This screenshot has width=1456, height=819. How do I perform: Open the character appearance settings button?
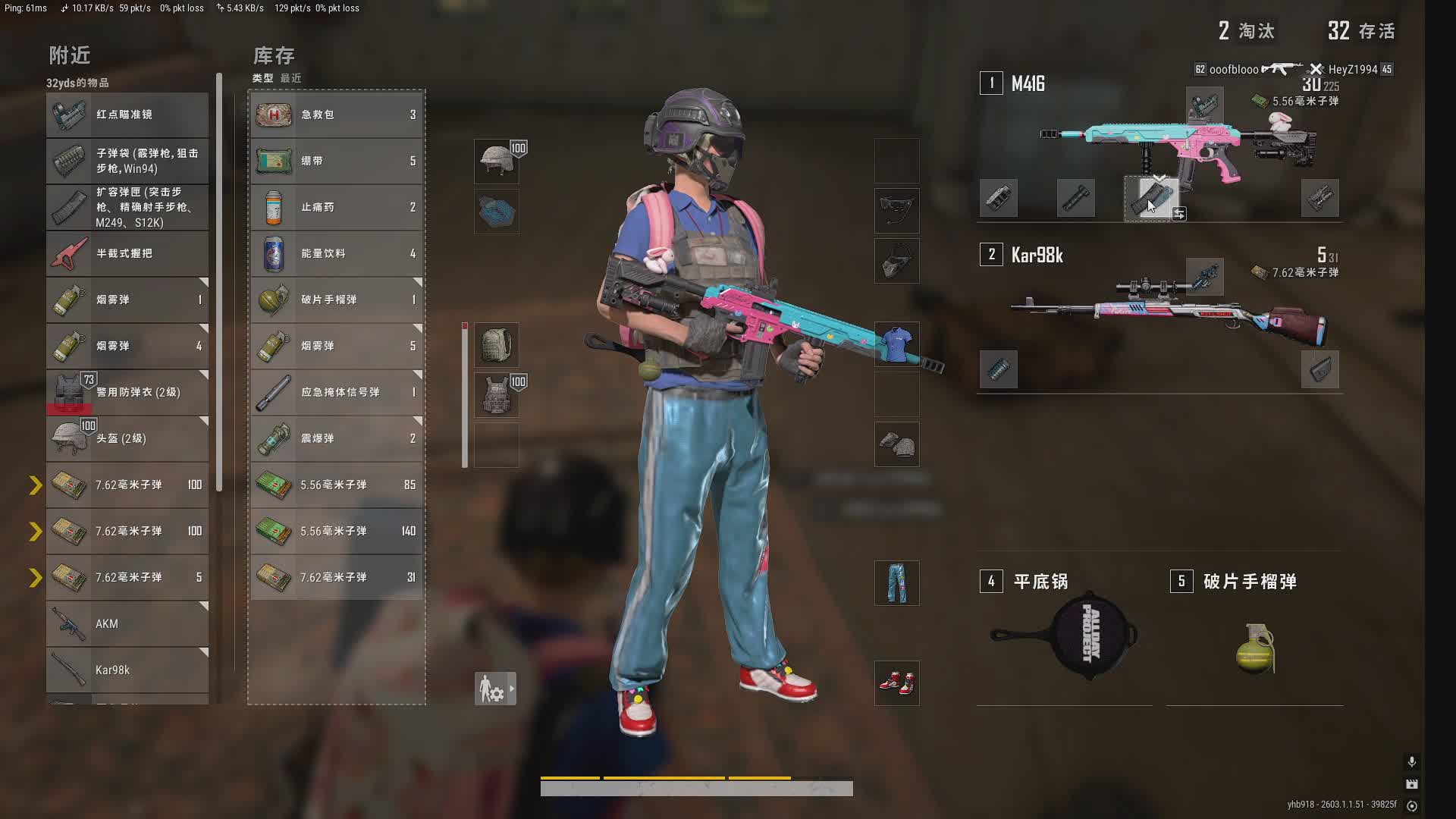(x=495, y=689)
